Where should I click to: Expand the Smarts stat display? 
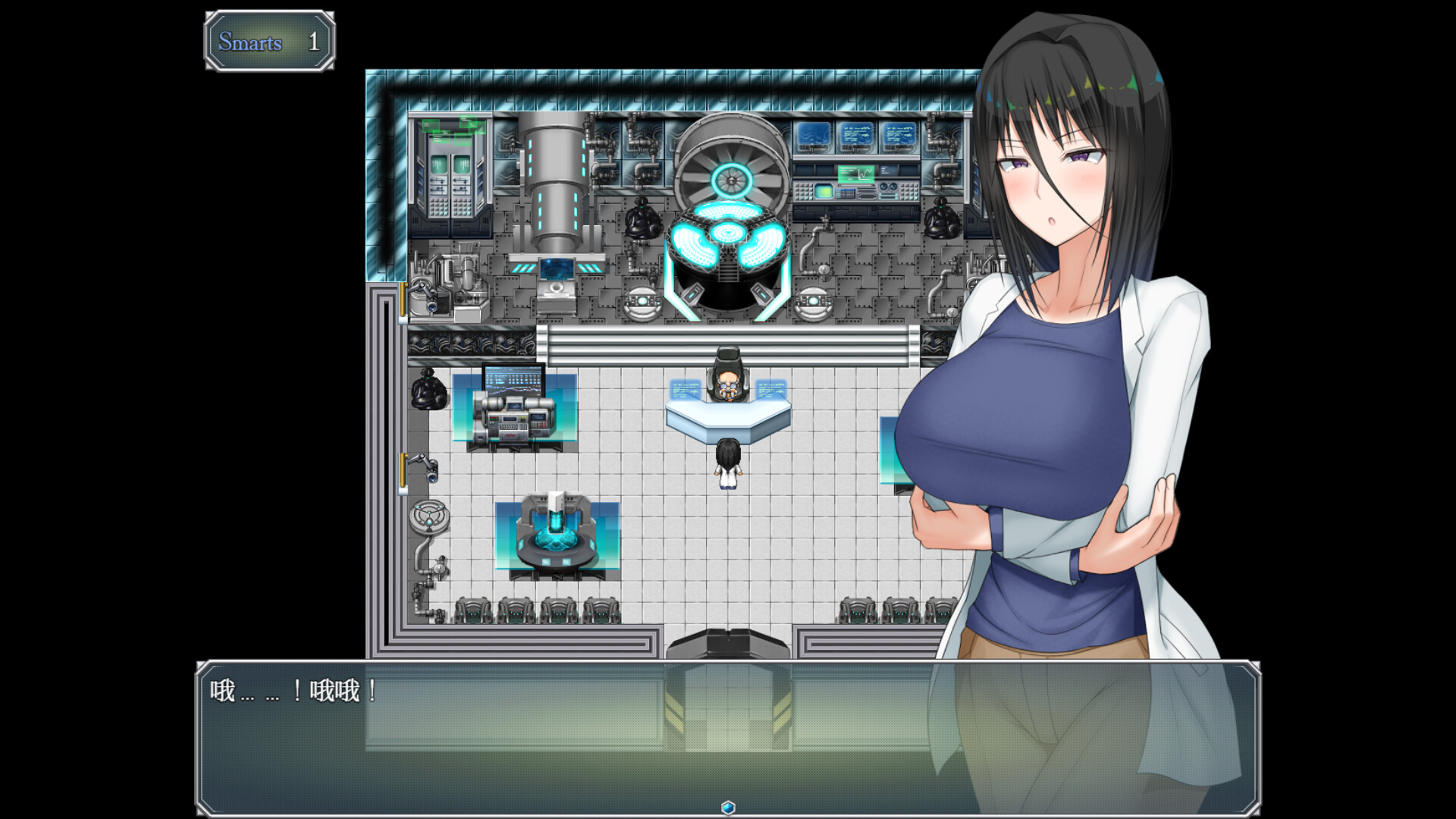(269, 42)
